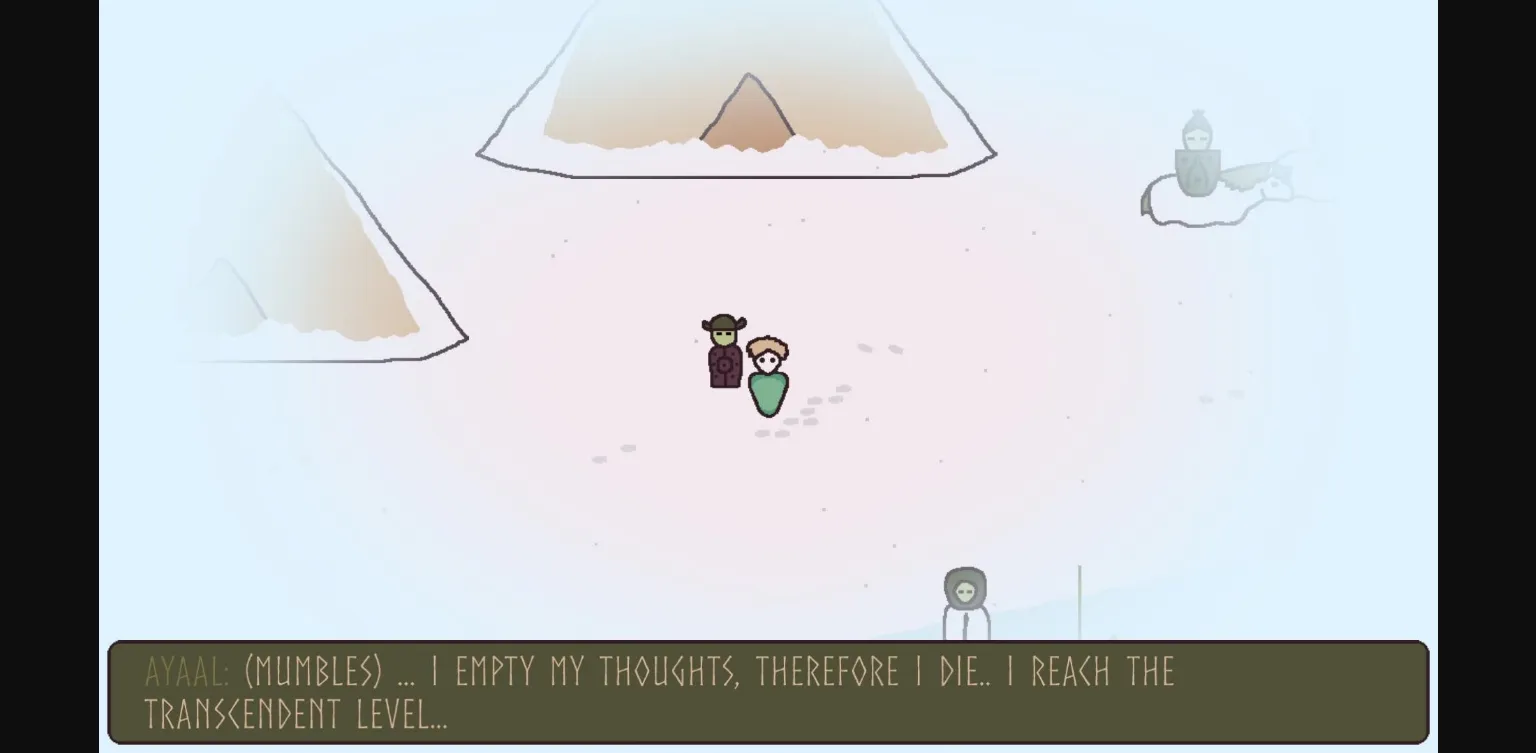This screenshot has height=753, width=1536.
Task: Click the blonde character in the green coat
Action: coord(766,380)
